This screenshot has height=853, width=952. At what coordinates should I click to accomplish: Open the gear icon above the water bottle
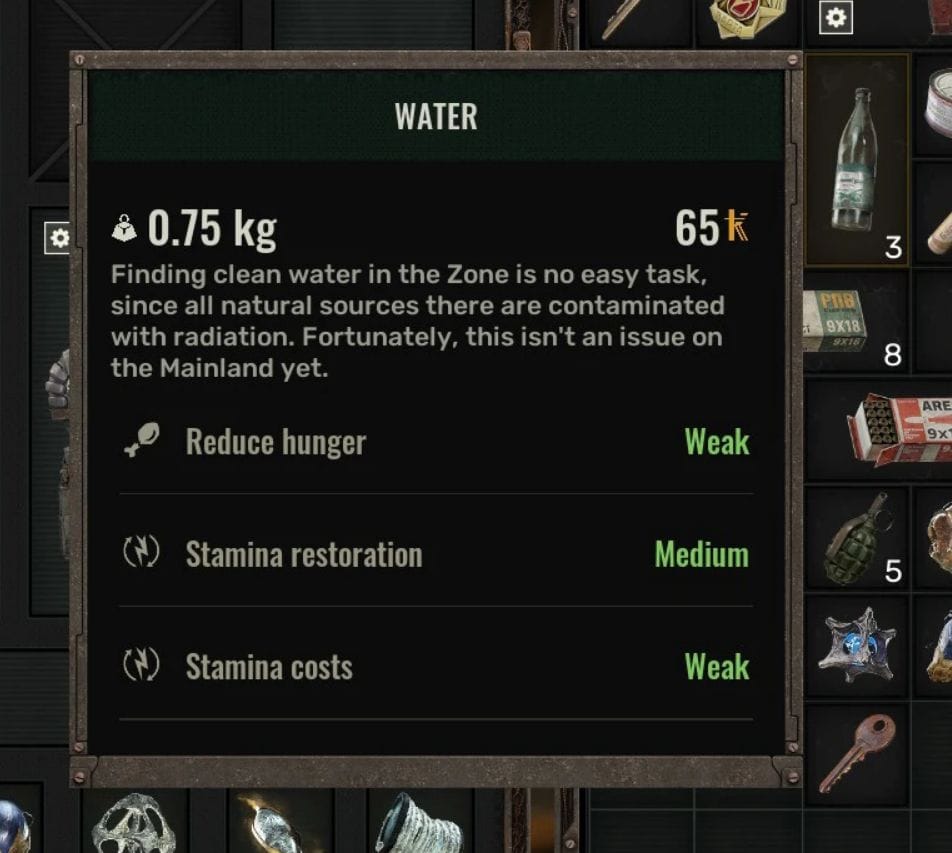coord(835,17)
